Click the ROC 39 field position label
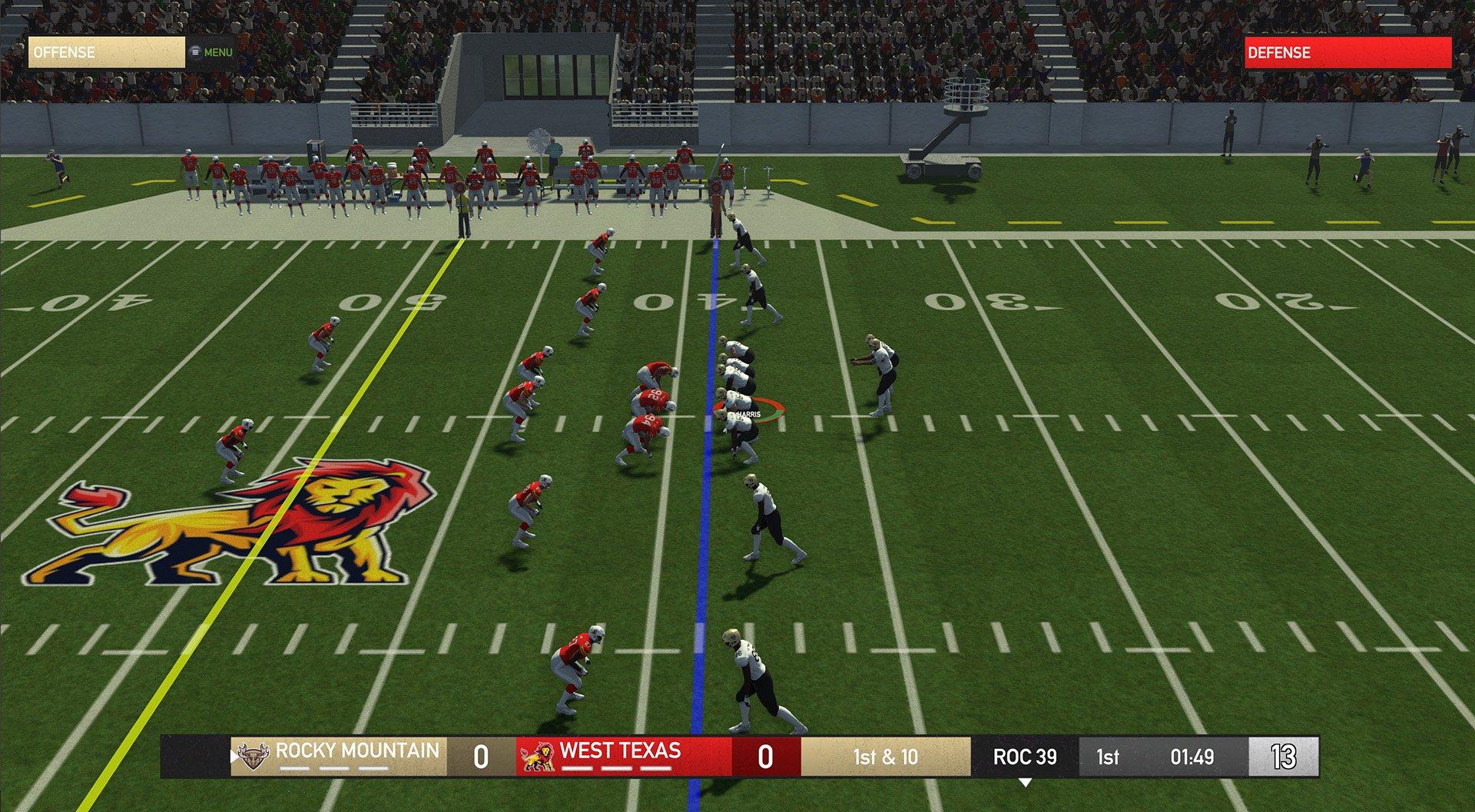This screenshot has width=1475, height=812. 1025,757
